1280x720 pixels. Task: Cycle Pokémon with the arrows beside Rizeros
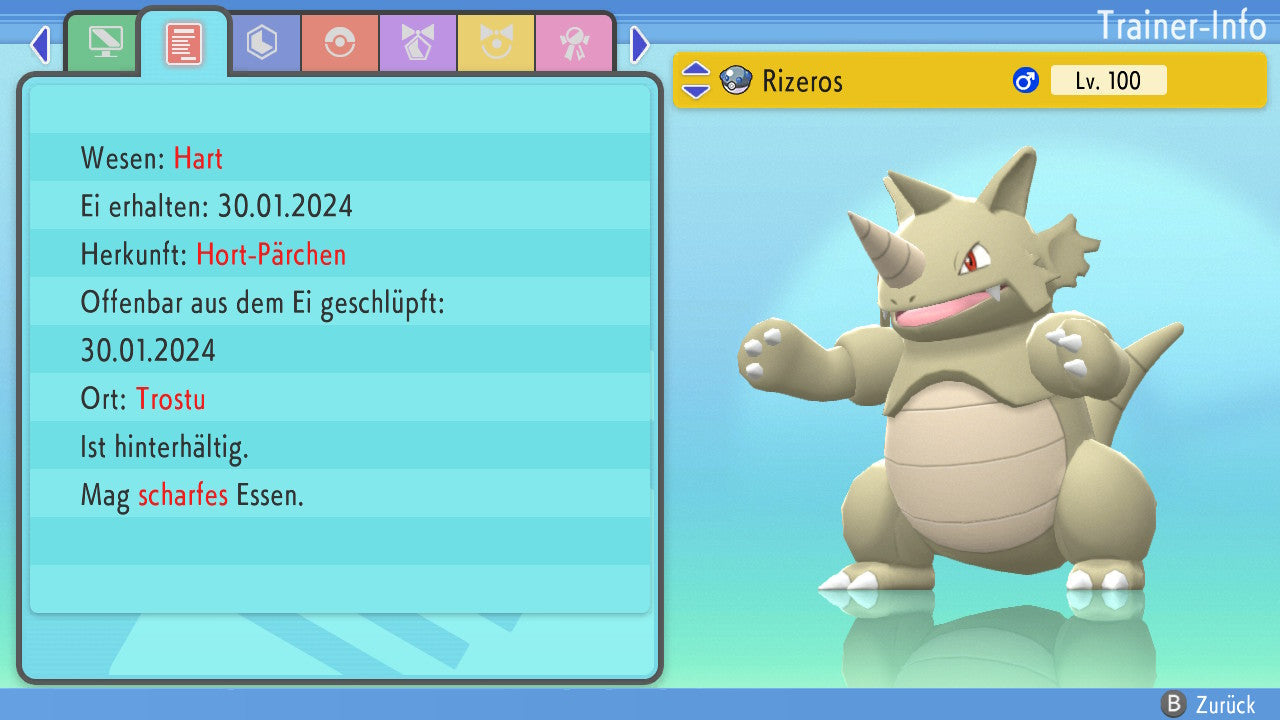696,80
